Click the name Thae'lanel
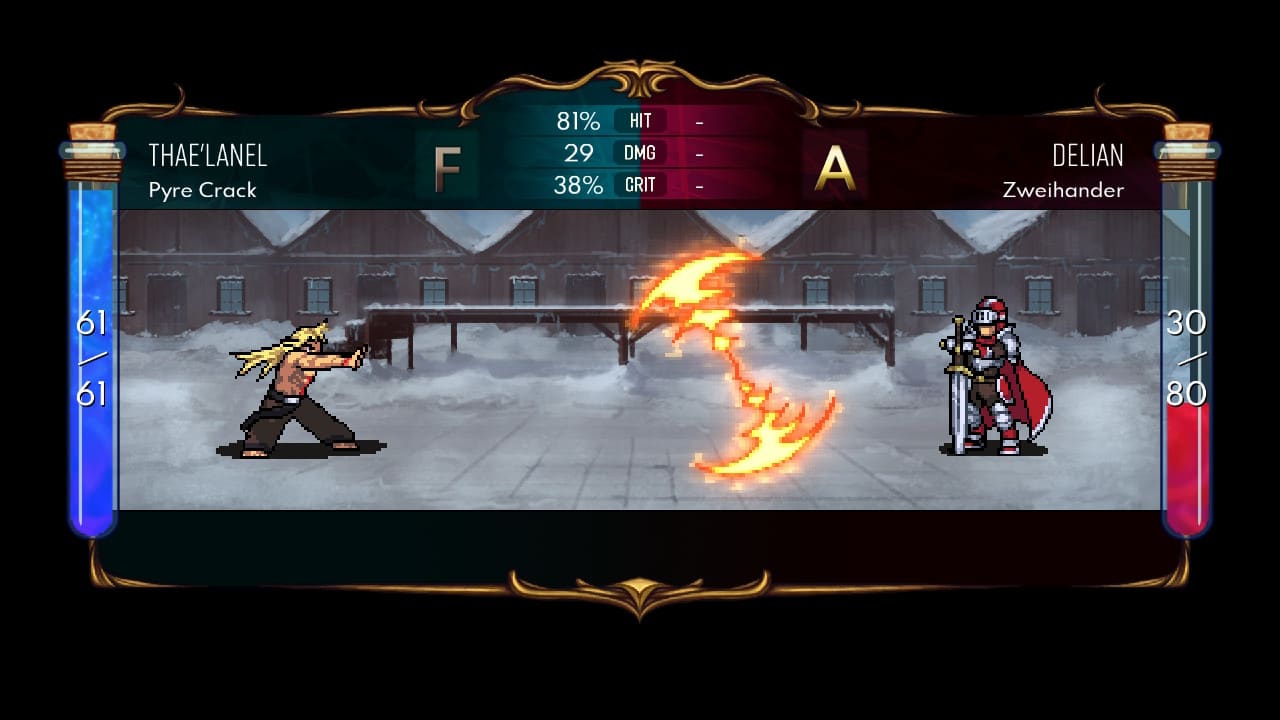Viewport: 1280px width, 720px height. coord(210,155)
